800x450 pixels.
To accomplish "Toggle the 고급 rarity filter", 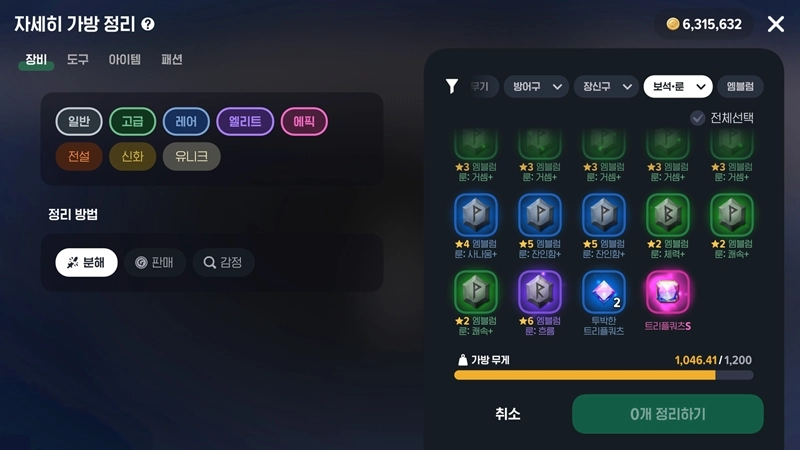I will pyautogui.click(x=132, y=122).
